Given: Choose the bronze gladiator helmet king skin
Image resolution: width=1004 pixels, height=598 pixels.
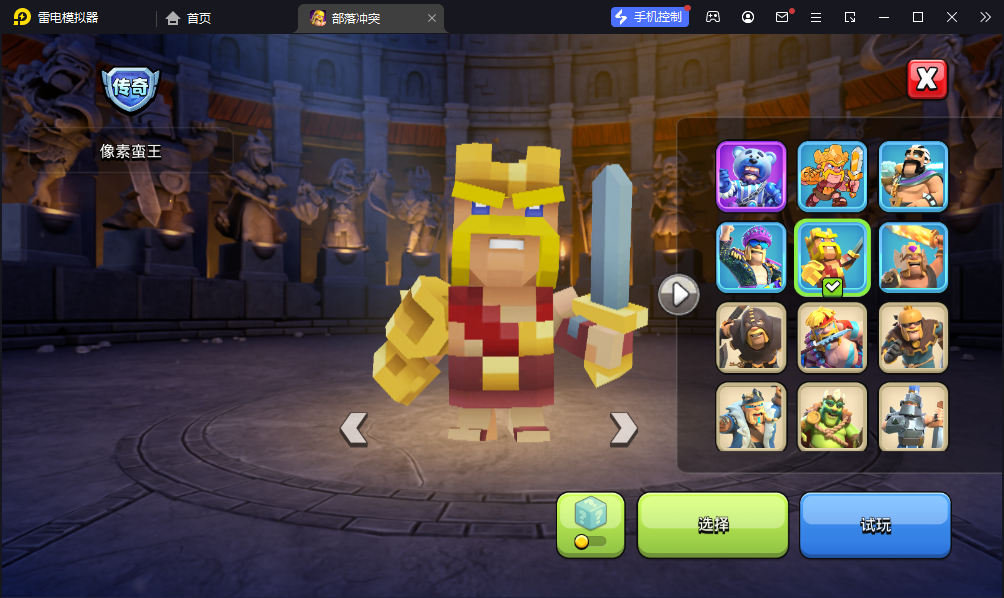Looking at the screenshot, I should pos(913,337).
